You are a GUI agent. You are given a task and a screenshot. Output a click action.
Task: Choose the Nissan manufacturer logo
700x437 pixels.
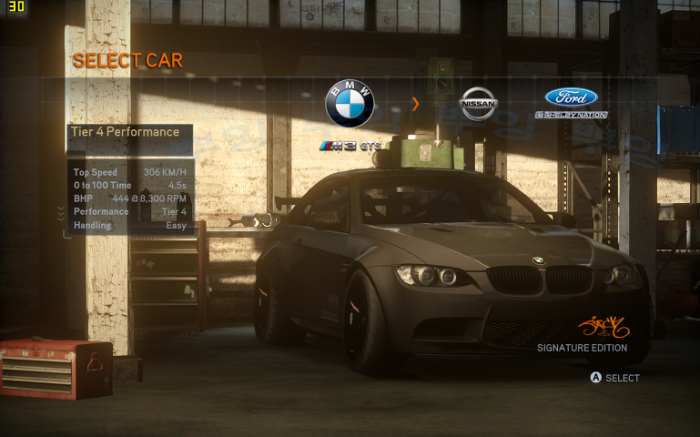[x=477, y=103]
